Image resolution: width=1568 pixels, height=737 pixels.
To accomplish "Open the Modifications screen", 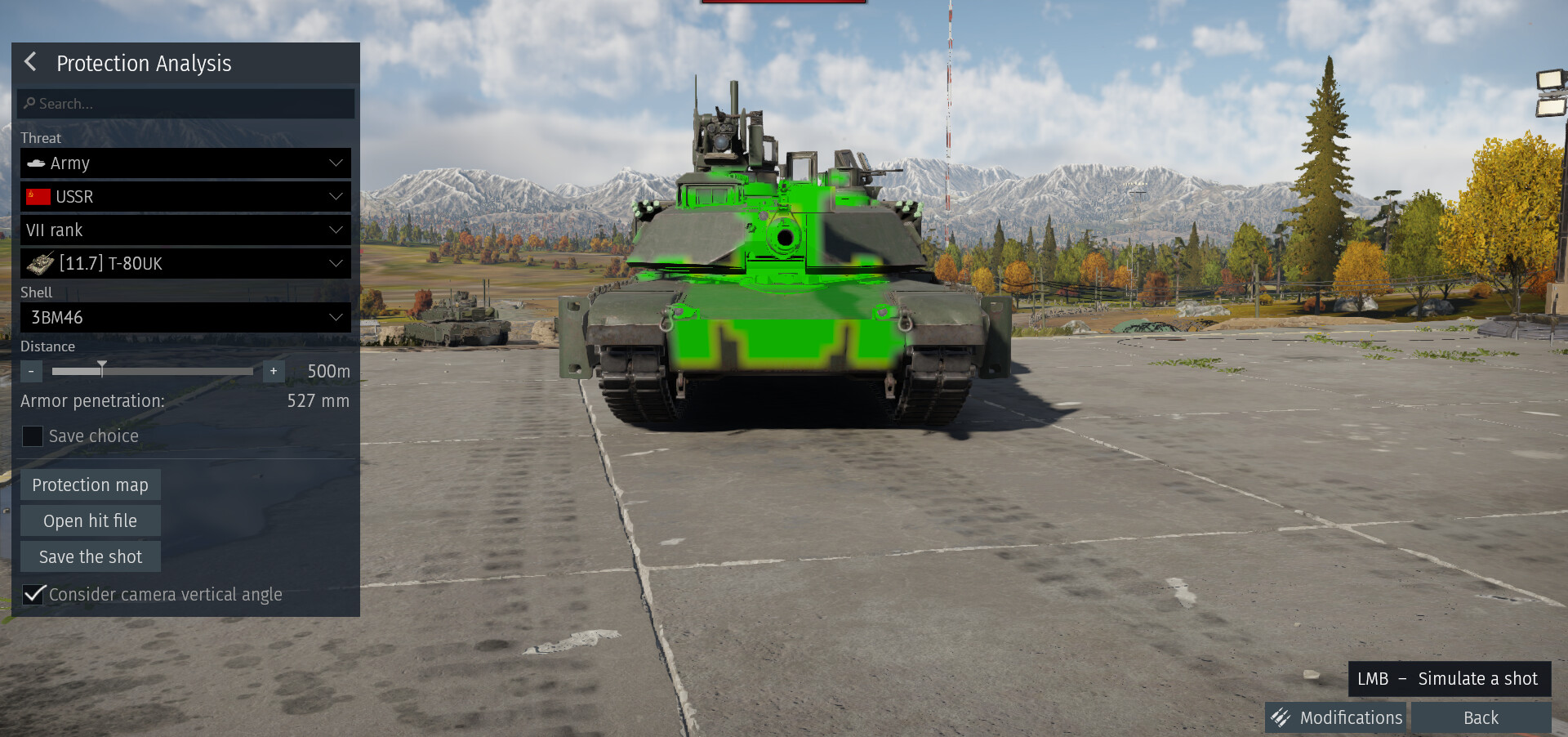I will [1336, 718].
